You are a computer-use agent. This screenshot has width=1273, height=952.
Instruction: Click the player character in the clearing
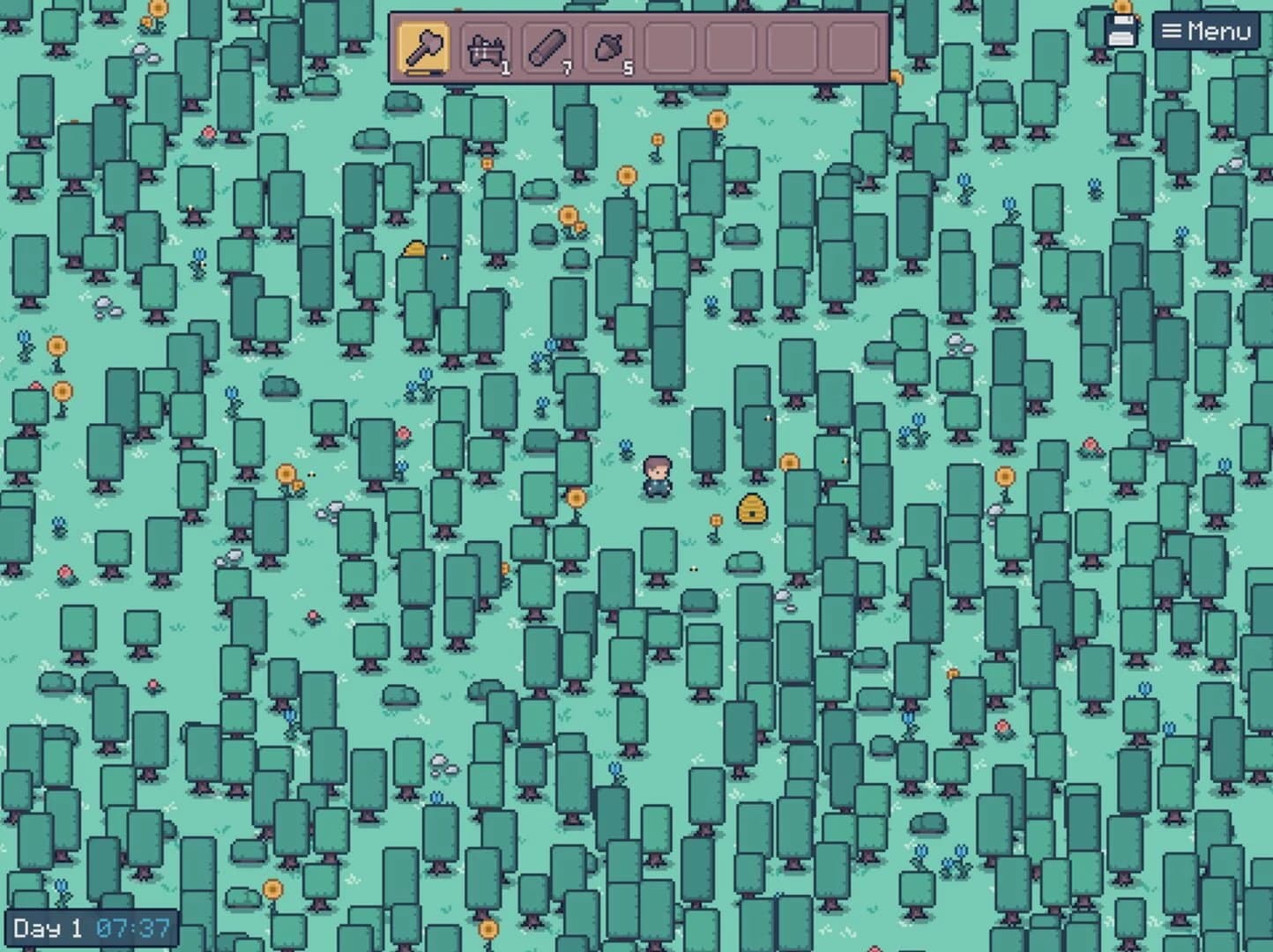pyautogui.click(x=657, y=476)
